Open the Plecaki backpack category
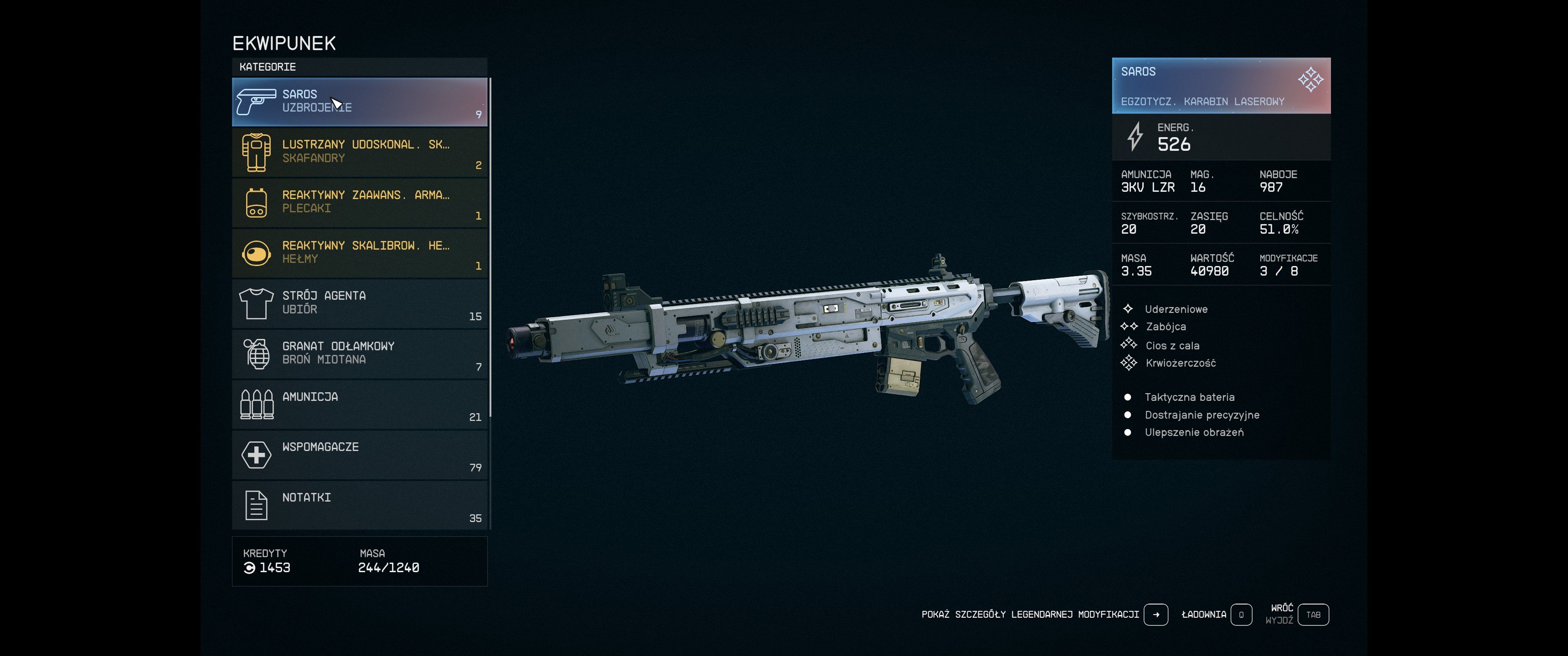This screenshot has width=1568, height=656. coord(359,203)
